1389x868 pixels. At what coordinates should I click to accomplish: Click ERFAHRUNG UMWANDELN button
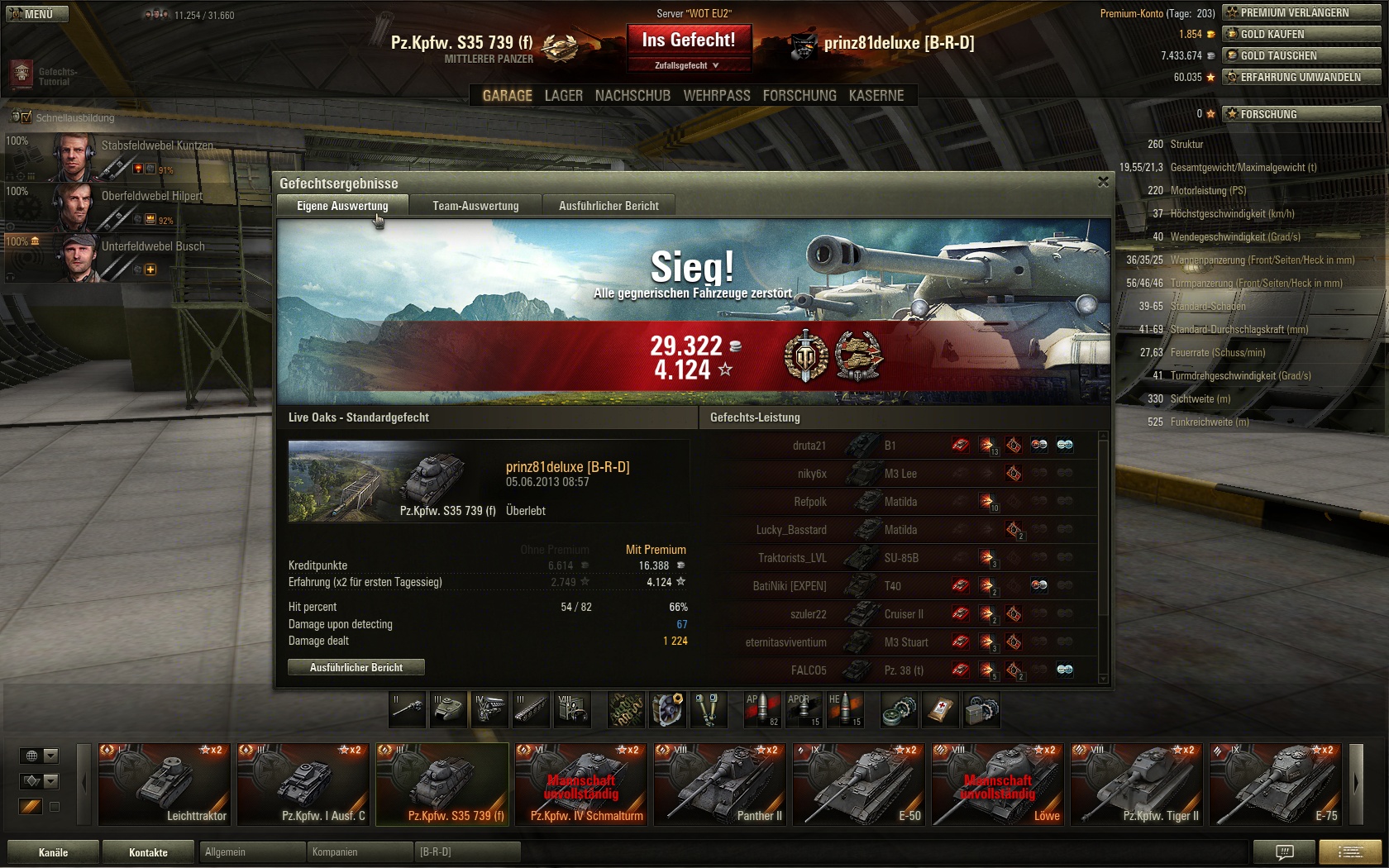[x=1301, y=77]
